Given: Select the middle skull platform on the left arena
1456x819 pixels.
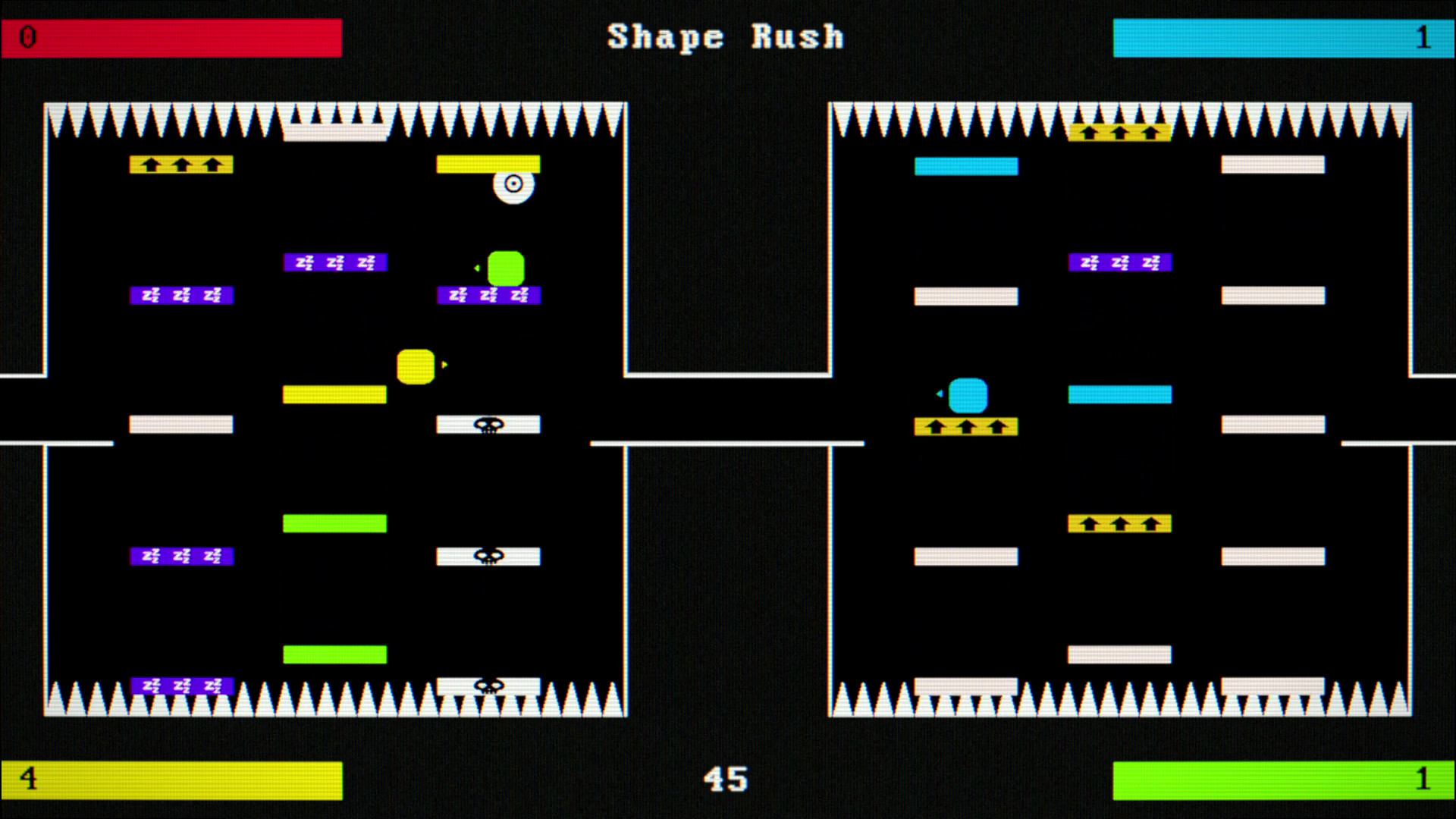Looking at the screenshot, I should pos(488,556).
